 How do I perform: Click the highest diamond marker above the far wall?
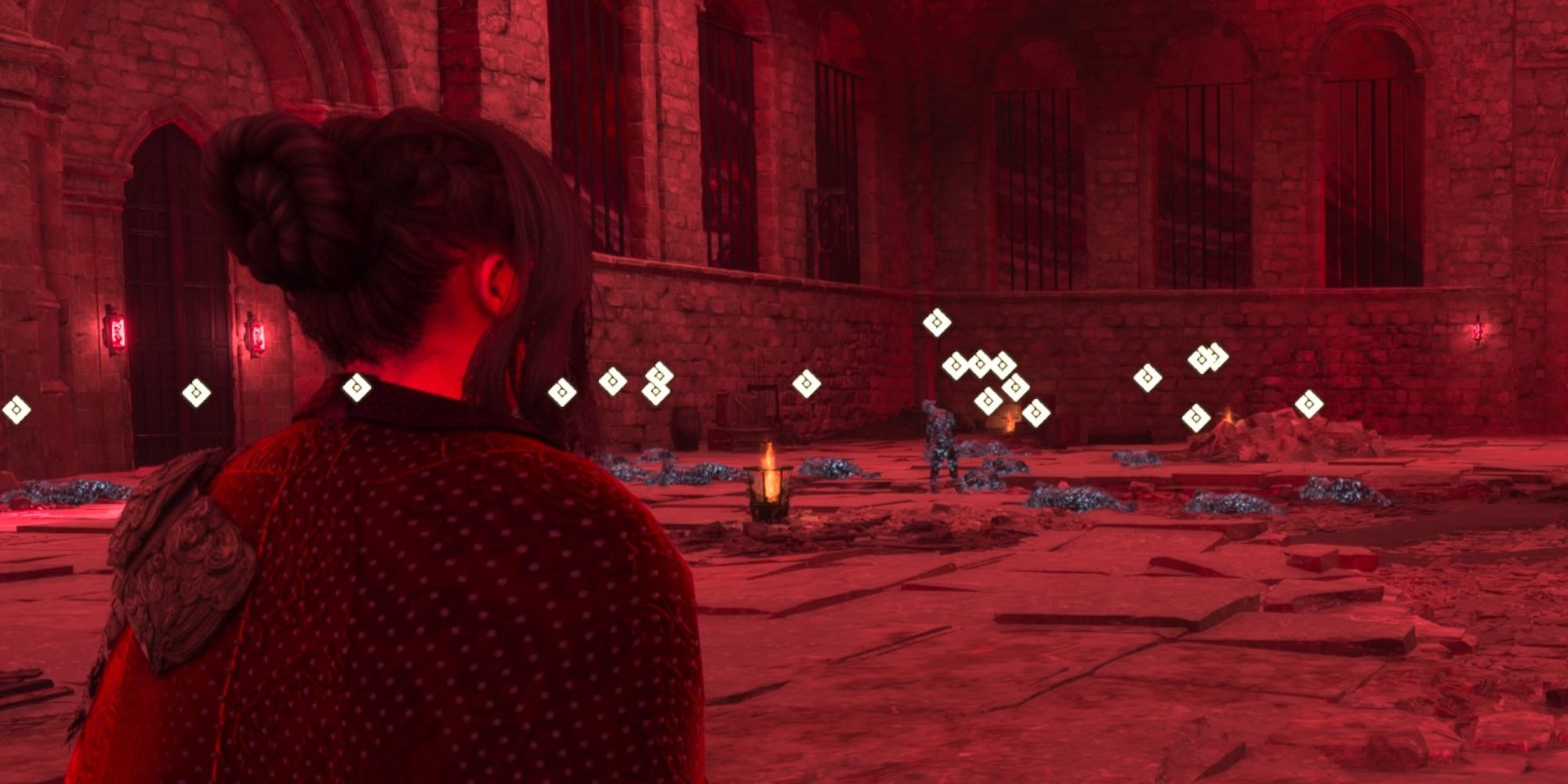[x=935, y=323]
